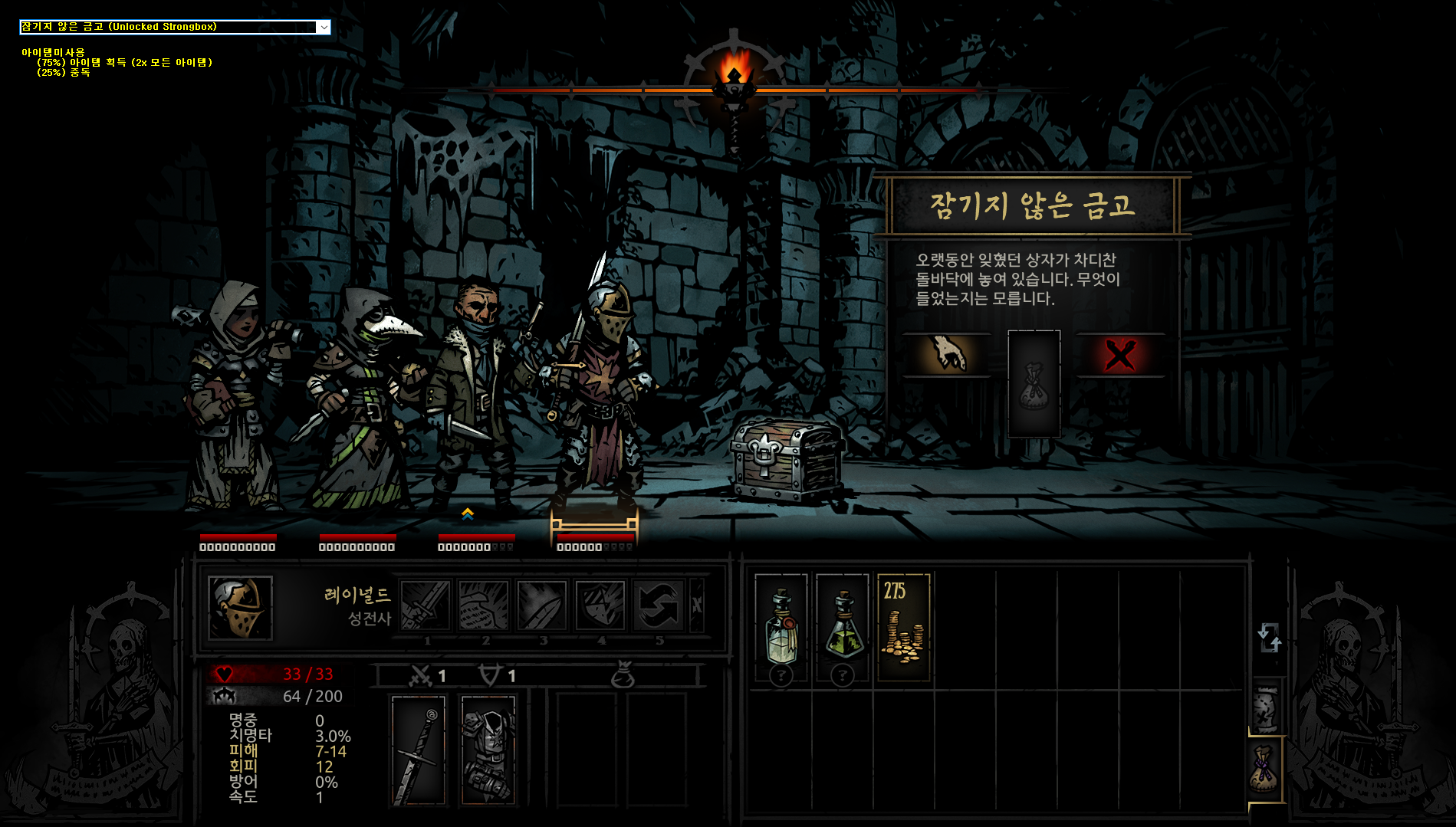Activate the swap position skill in slot 5

click(658, 605)
